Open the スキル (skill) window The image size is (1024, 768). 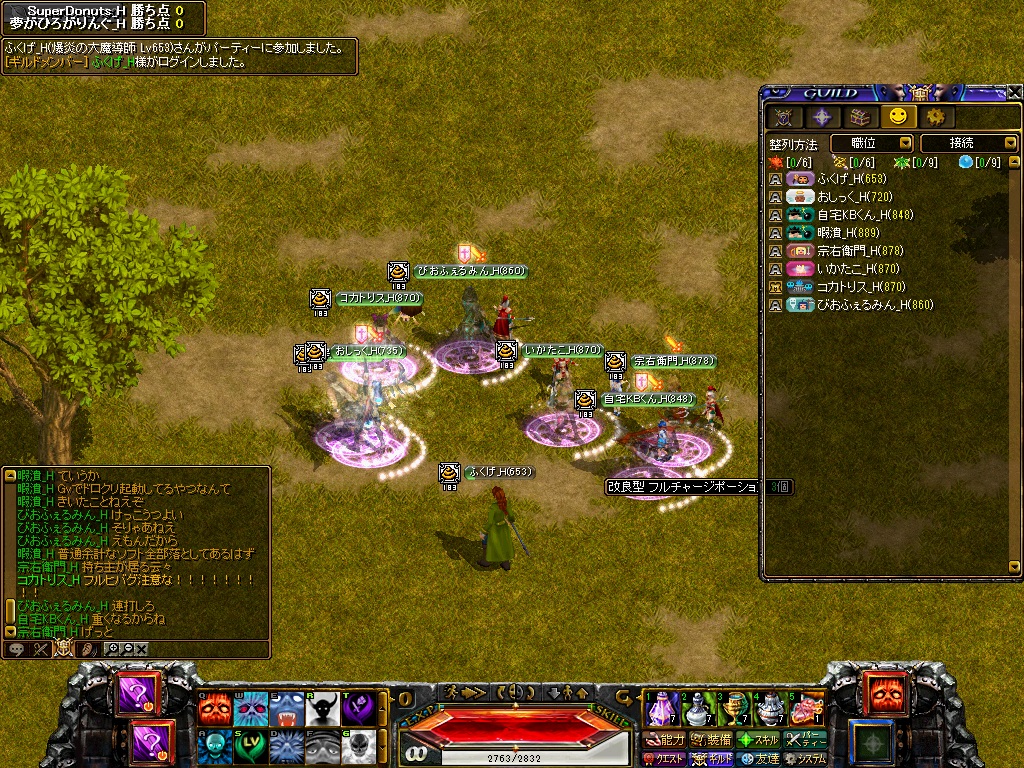tap(759, 740)
